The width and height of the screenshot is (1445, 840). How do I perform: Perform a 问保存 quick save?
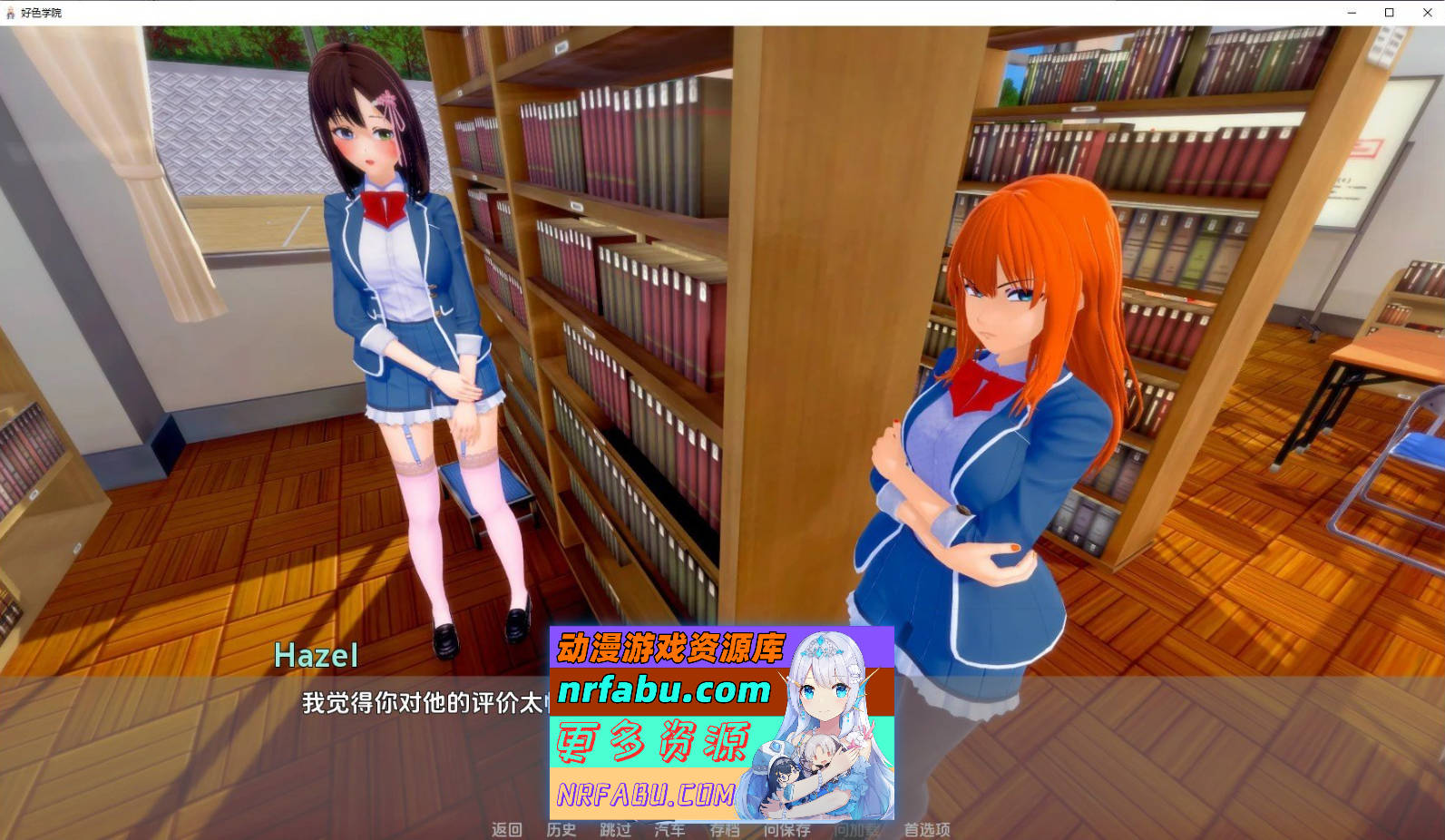[788, 830]
